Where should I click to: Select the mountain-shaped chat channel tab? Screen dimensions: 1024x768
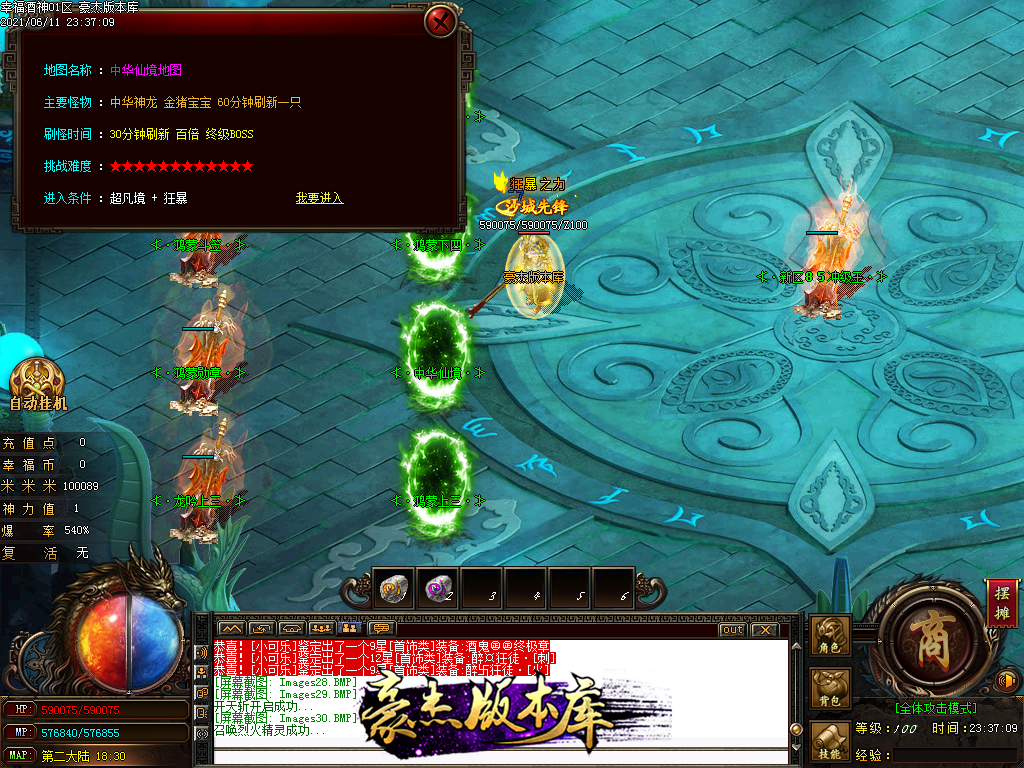tap(232, 629)
